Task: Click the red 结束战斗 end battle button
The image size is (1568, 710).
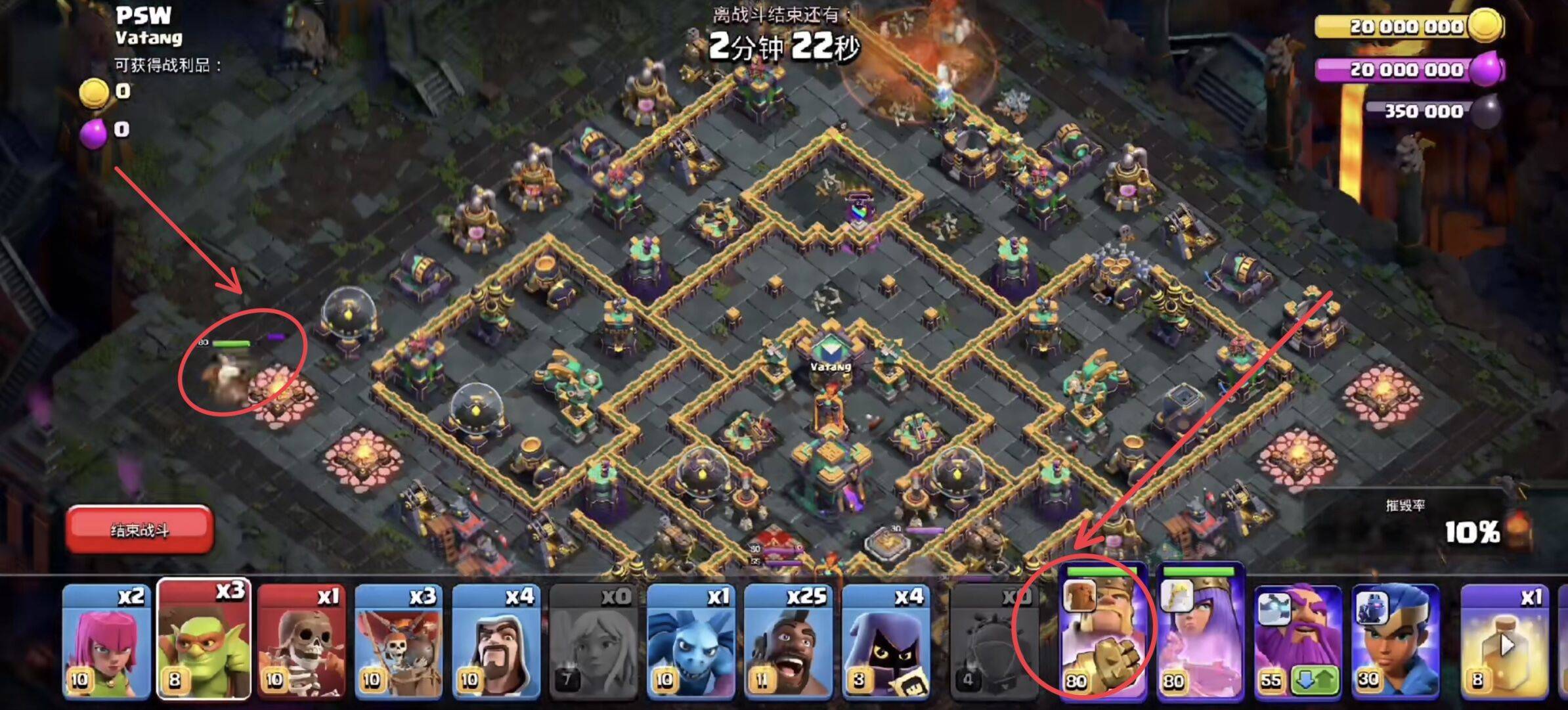Action: tap(139, 529)
